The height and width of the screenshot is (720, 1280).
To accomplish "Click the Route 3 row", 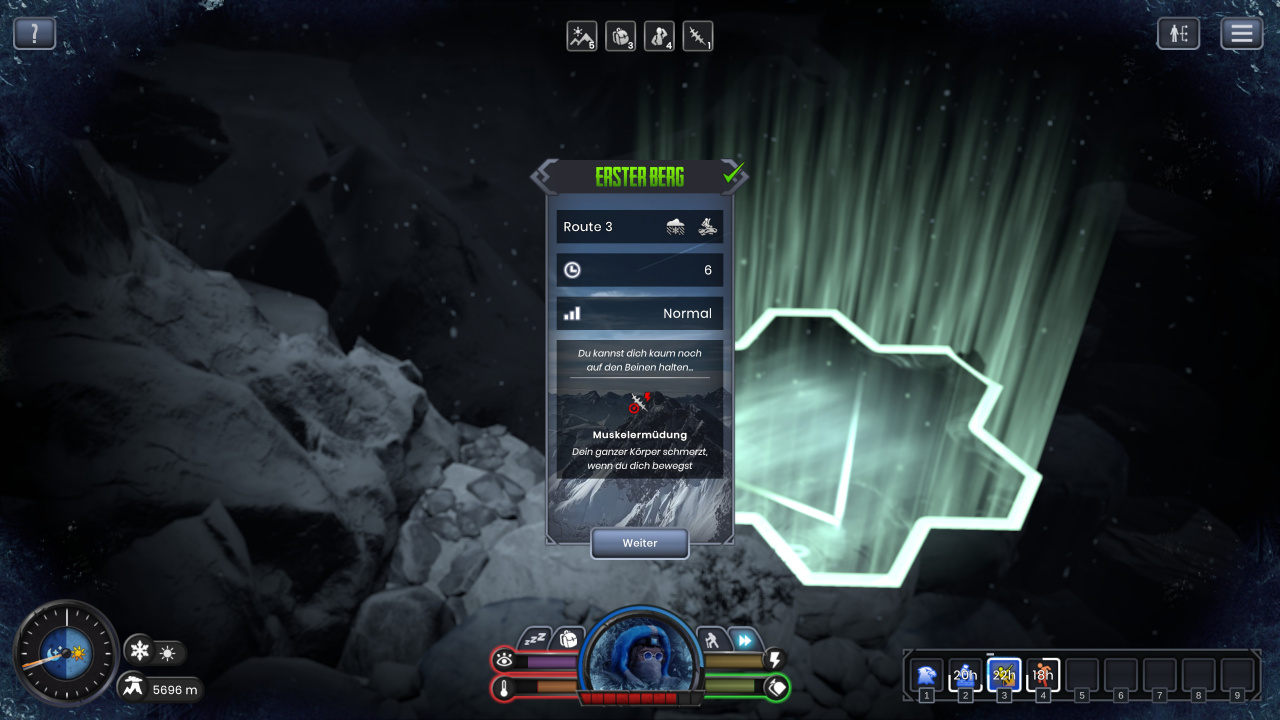I will pos(640,227).
